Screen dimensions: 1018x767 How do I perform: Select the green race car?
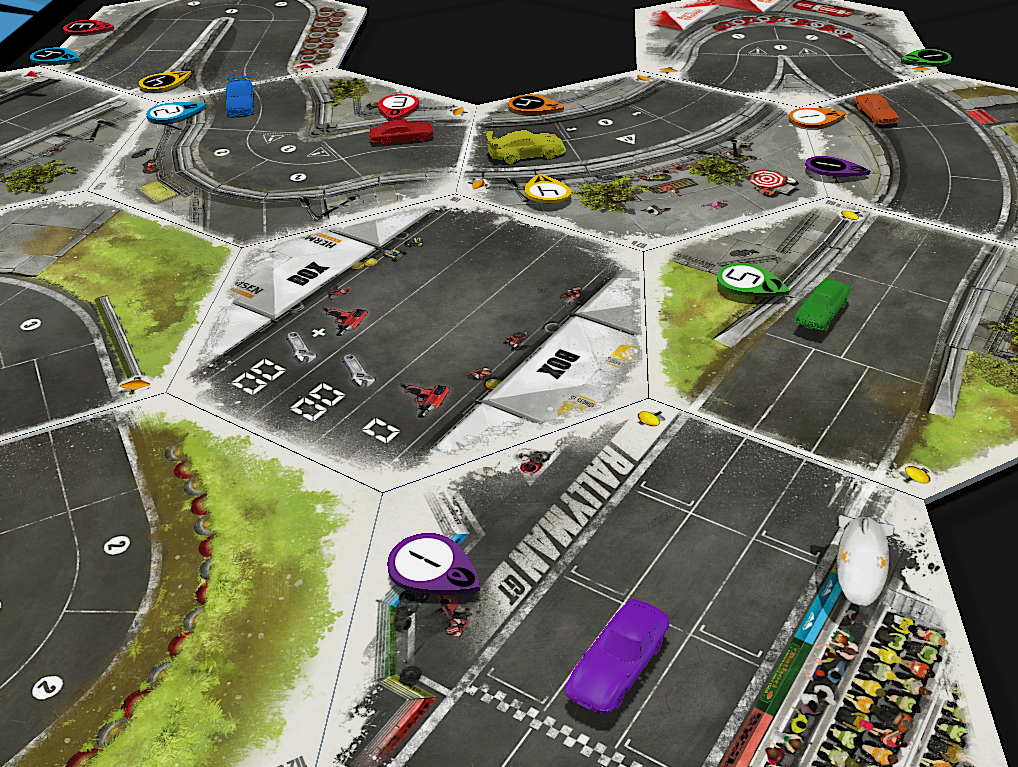pyautogui.click(x=823, y=304)
